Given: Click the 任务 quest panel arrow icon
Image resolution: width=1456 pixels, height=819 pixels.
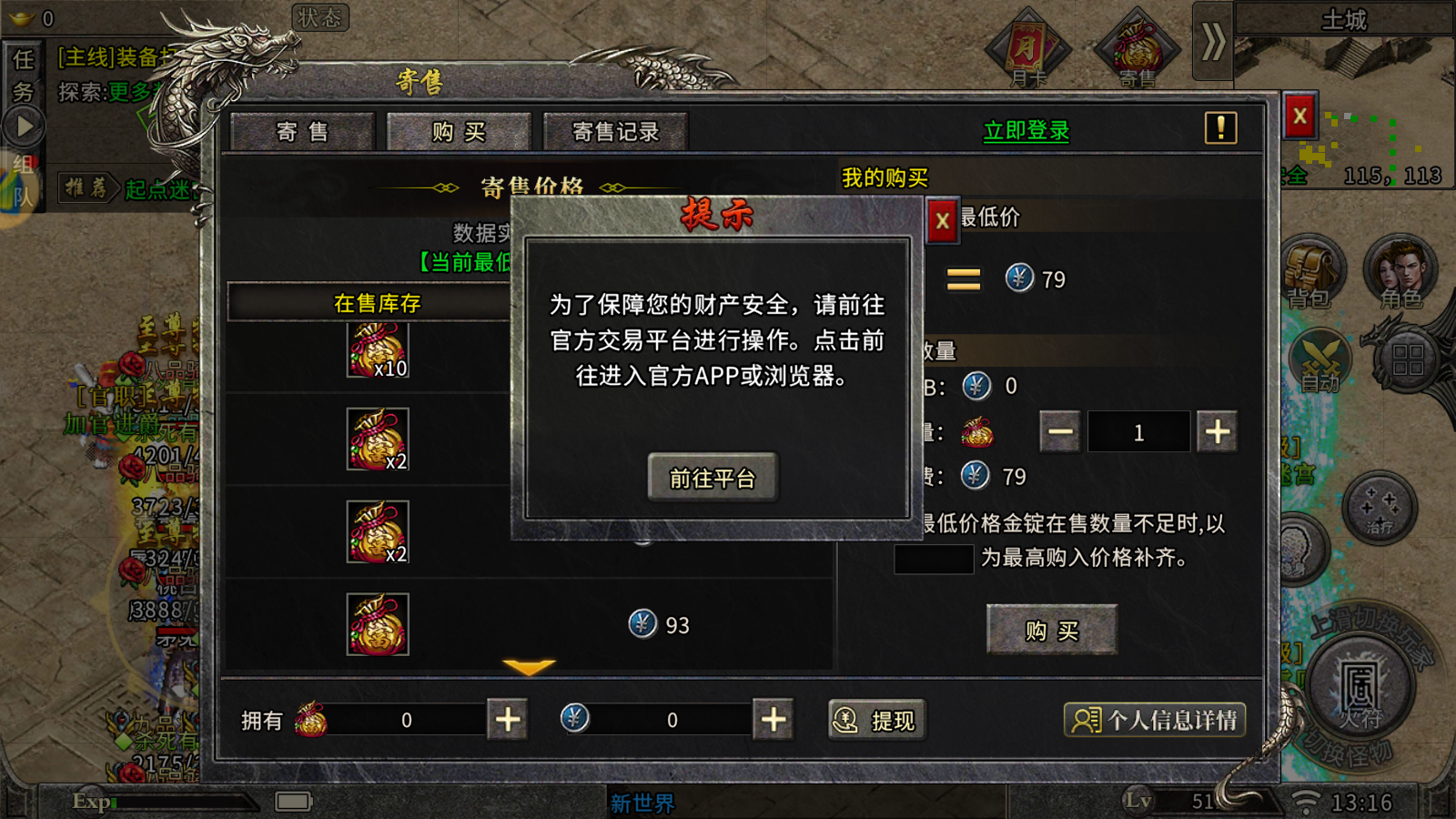Looking at the screenshot, I should (25, 125).
